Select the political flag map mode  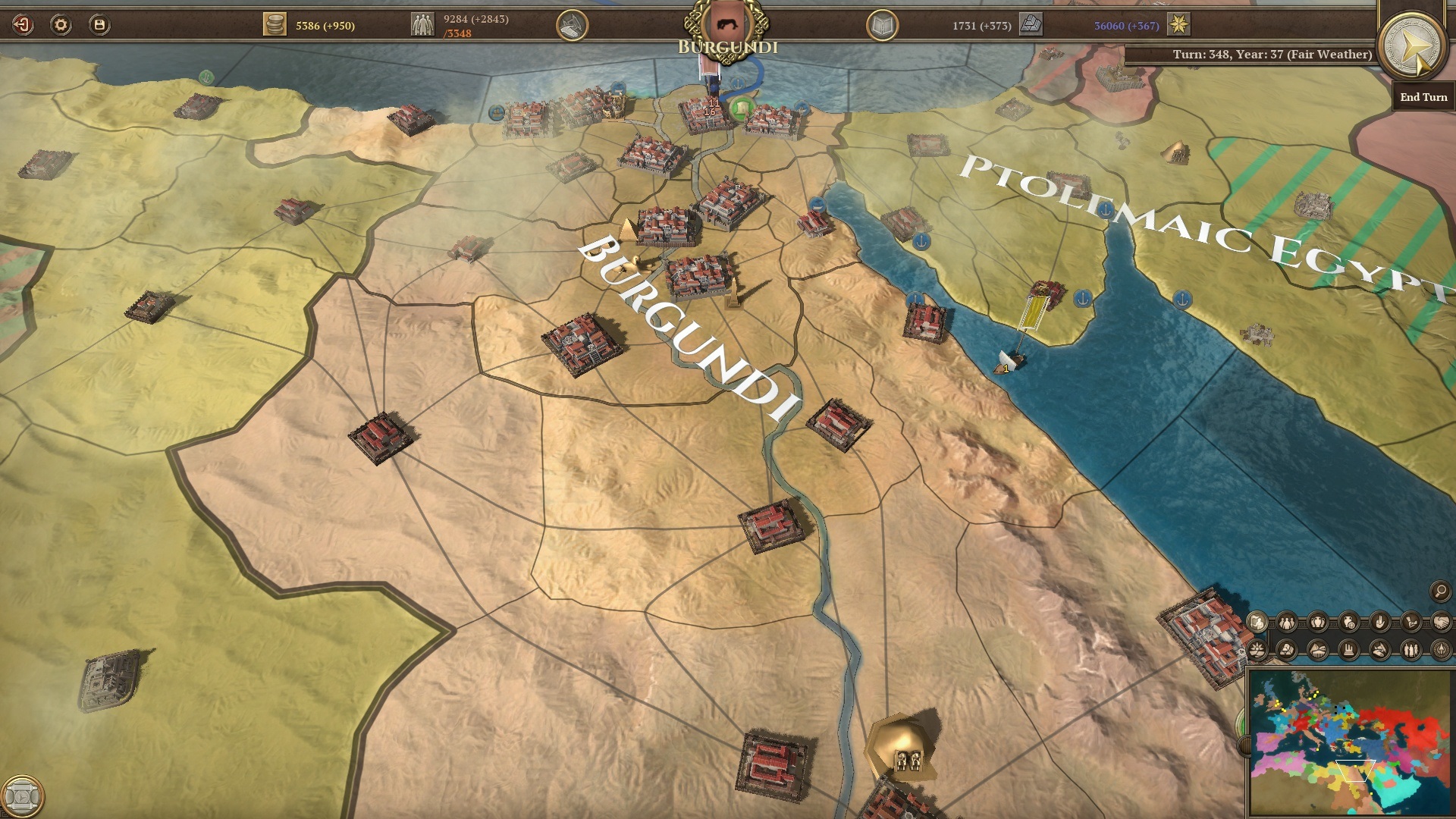click(x=1257, y=621)
